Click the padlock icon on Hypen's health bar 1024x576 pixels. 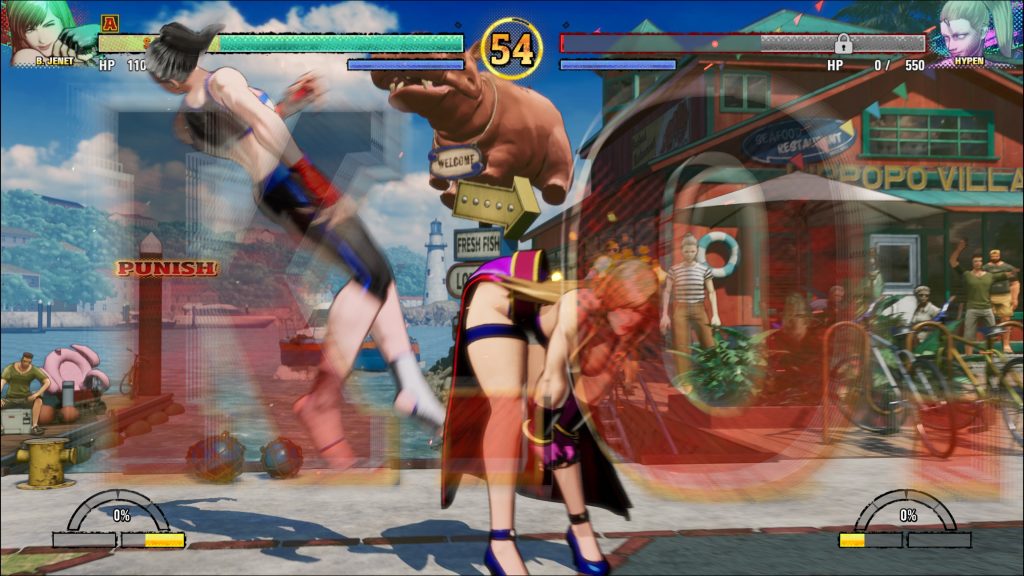[x=842, y=43]
